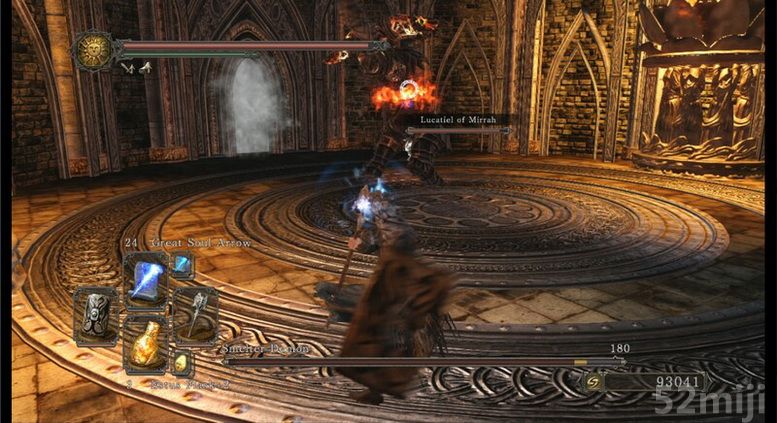Click the sun covenant emblem
The width and height of the screenshot is (777, 423).
pyautogui.click(x=93, y=50)
